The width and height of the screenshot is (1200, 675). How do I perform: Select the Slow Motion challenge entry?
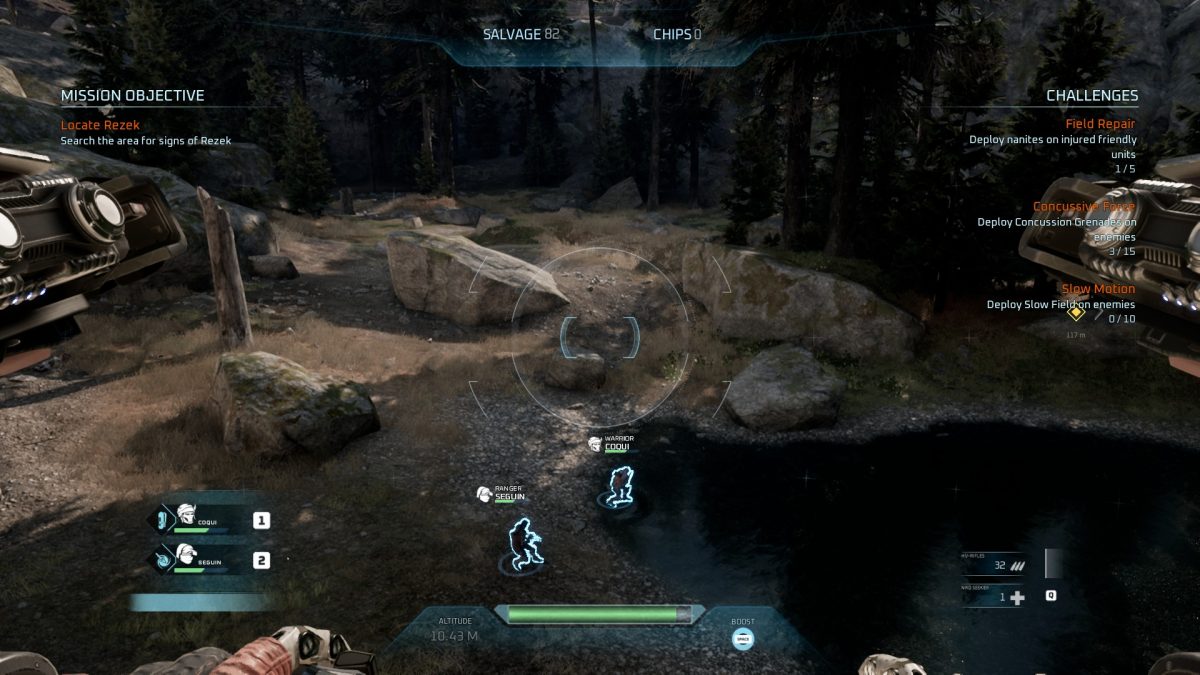(1098, 289)
